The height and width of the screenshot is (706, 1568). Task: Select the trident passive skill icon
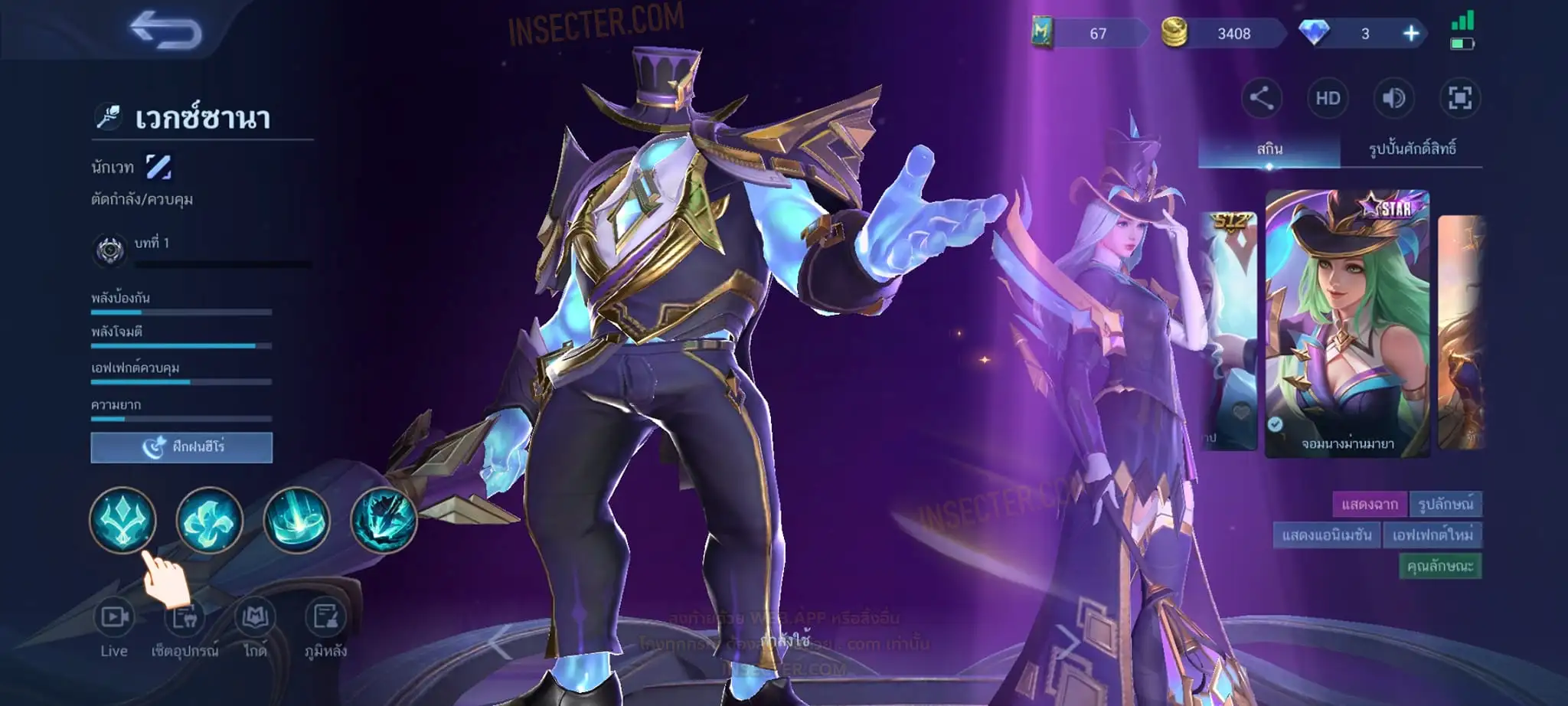(122, 521)
